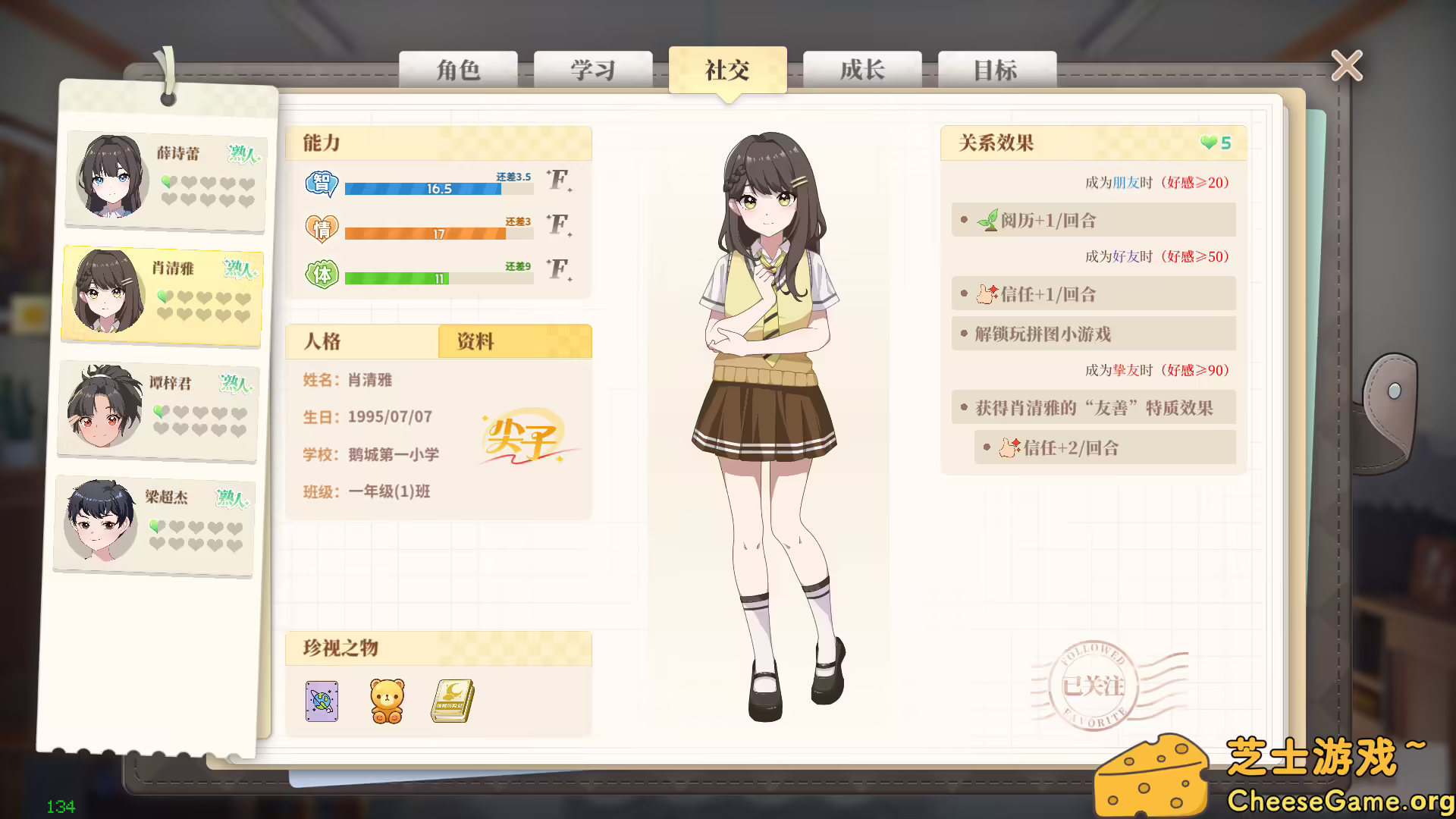Image resolution: width=1456 pixels, height=819 pixels.
Task: Select the 资料 sub-tab
Action: [474, 342]
